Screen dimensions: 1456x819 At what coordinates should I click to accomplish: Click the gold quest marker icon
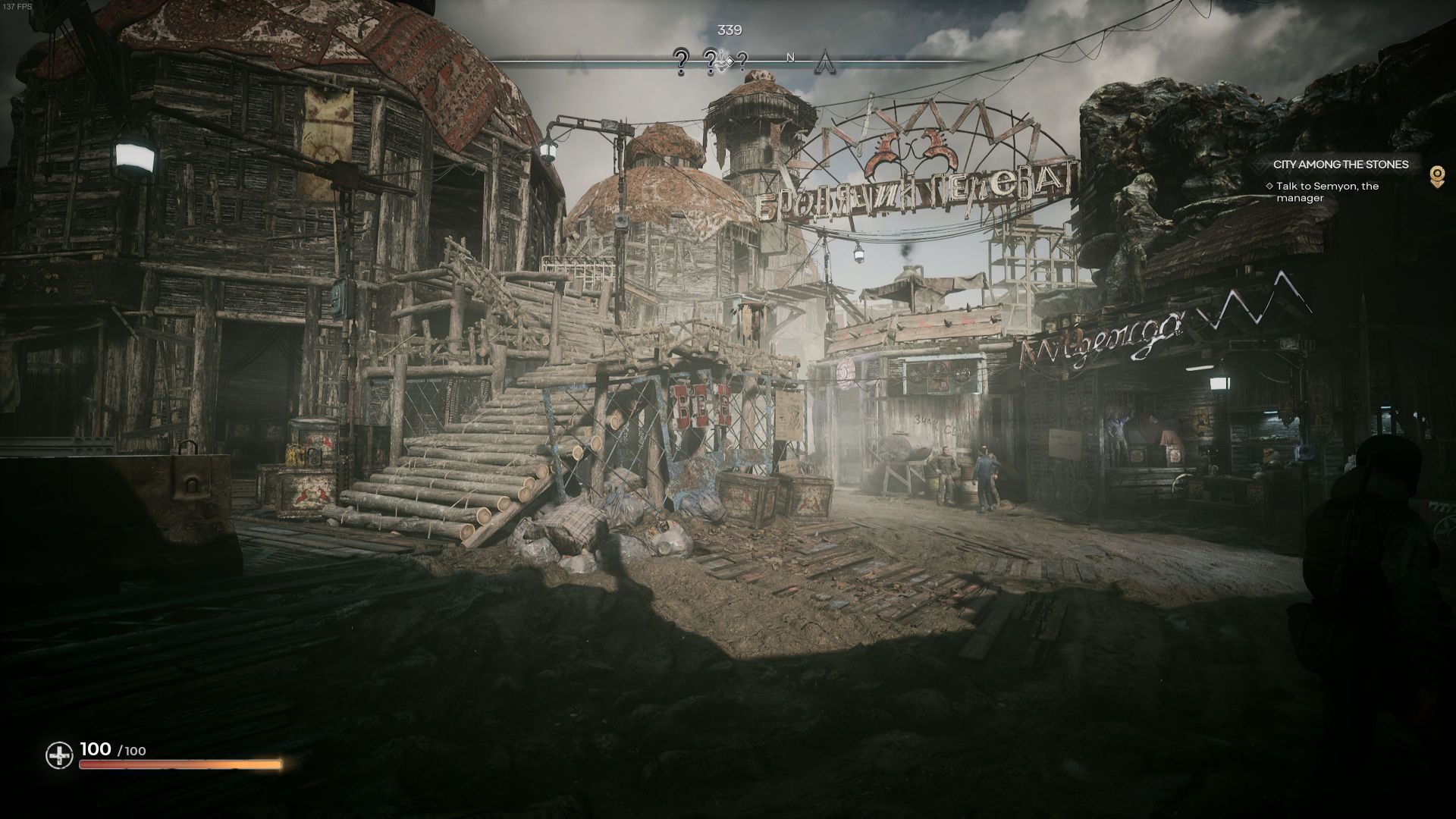[x=1436, y=176]
